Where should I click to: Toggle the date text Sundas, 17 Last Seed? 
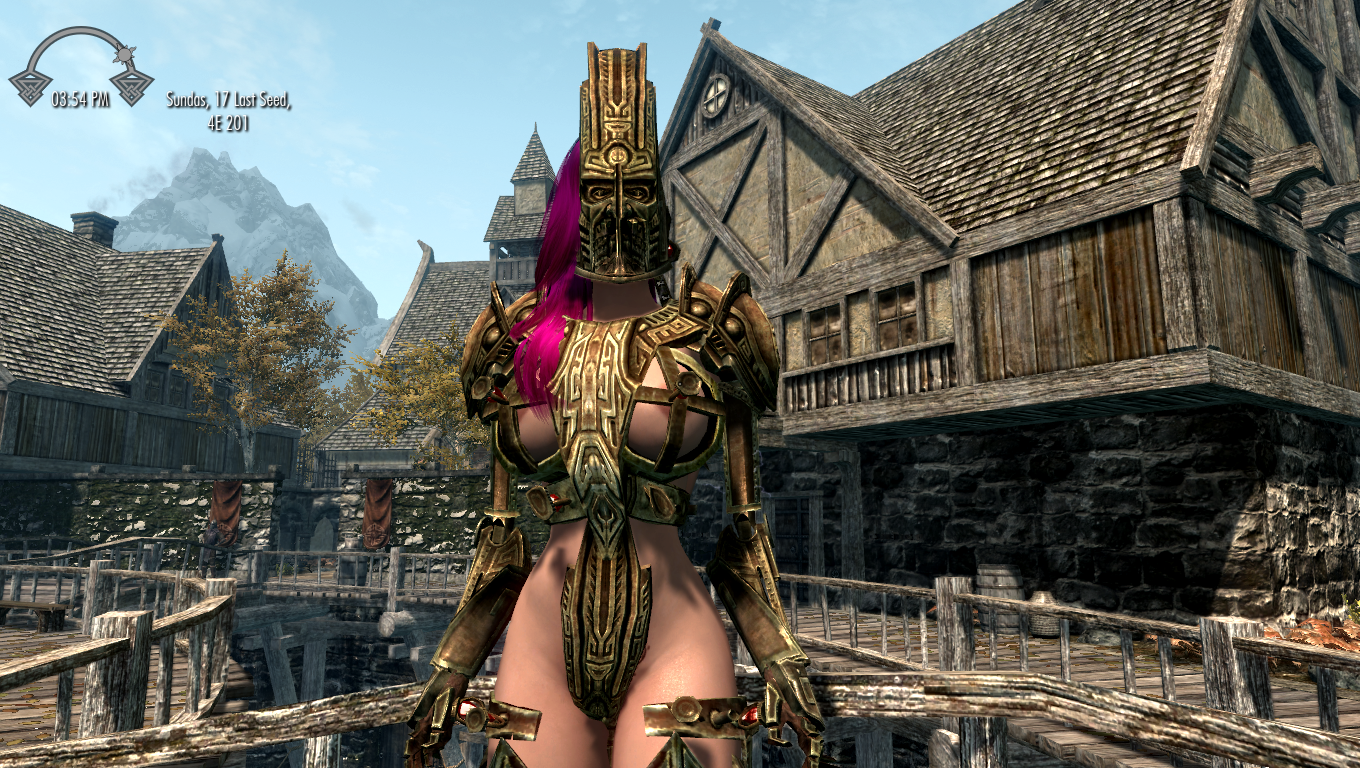click(x=228, y=98)
